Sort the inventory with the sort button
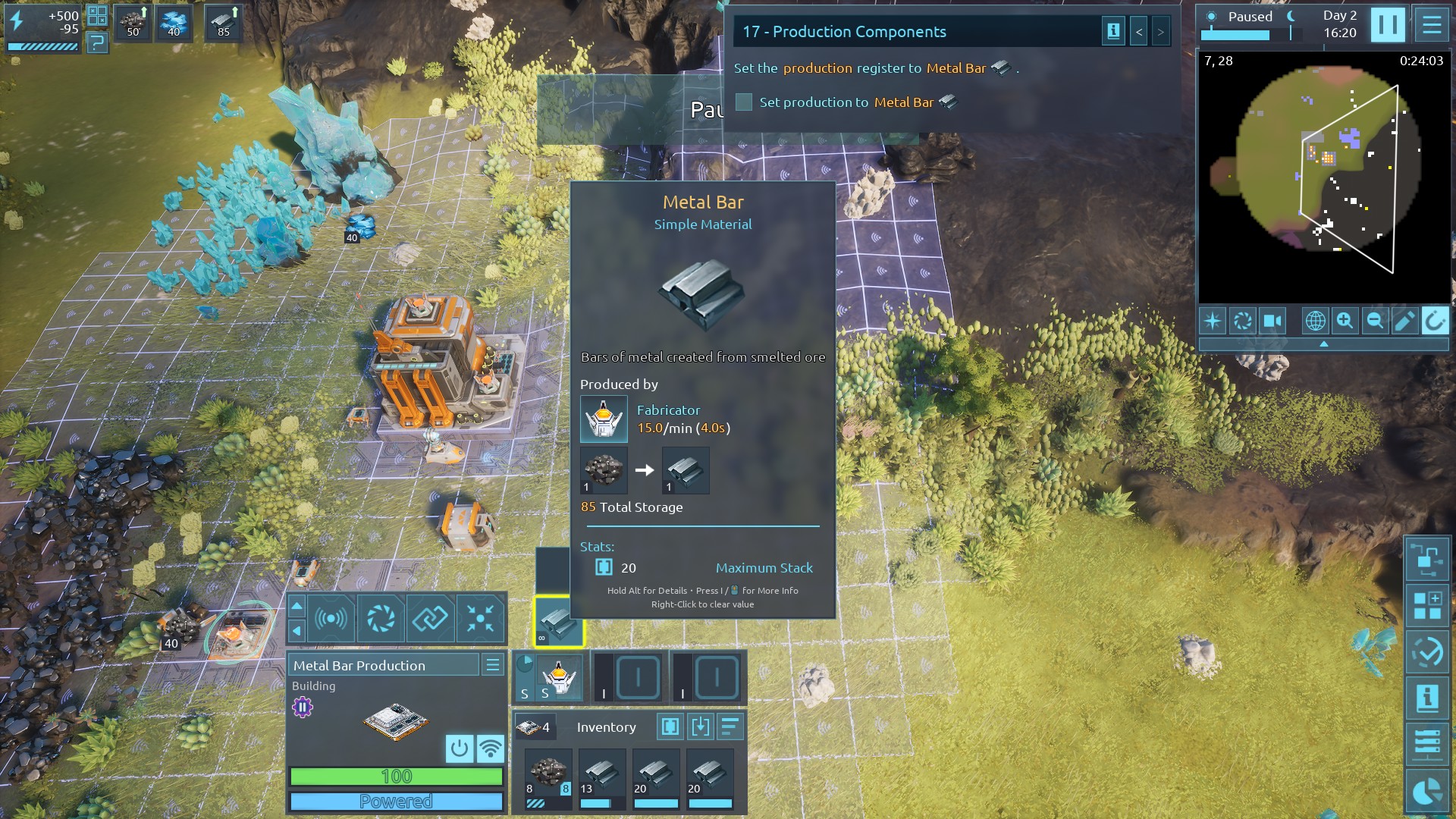The width and height of the screenshot is (1456, 819). (730, 727)
